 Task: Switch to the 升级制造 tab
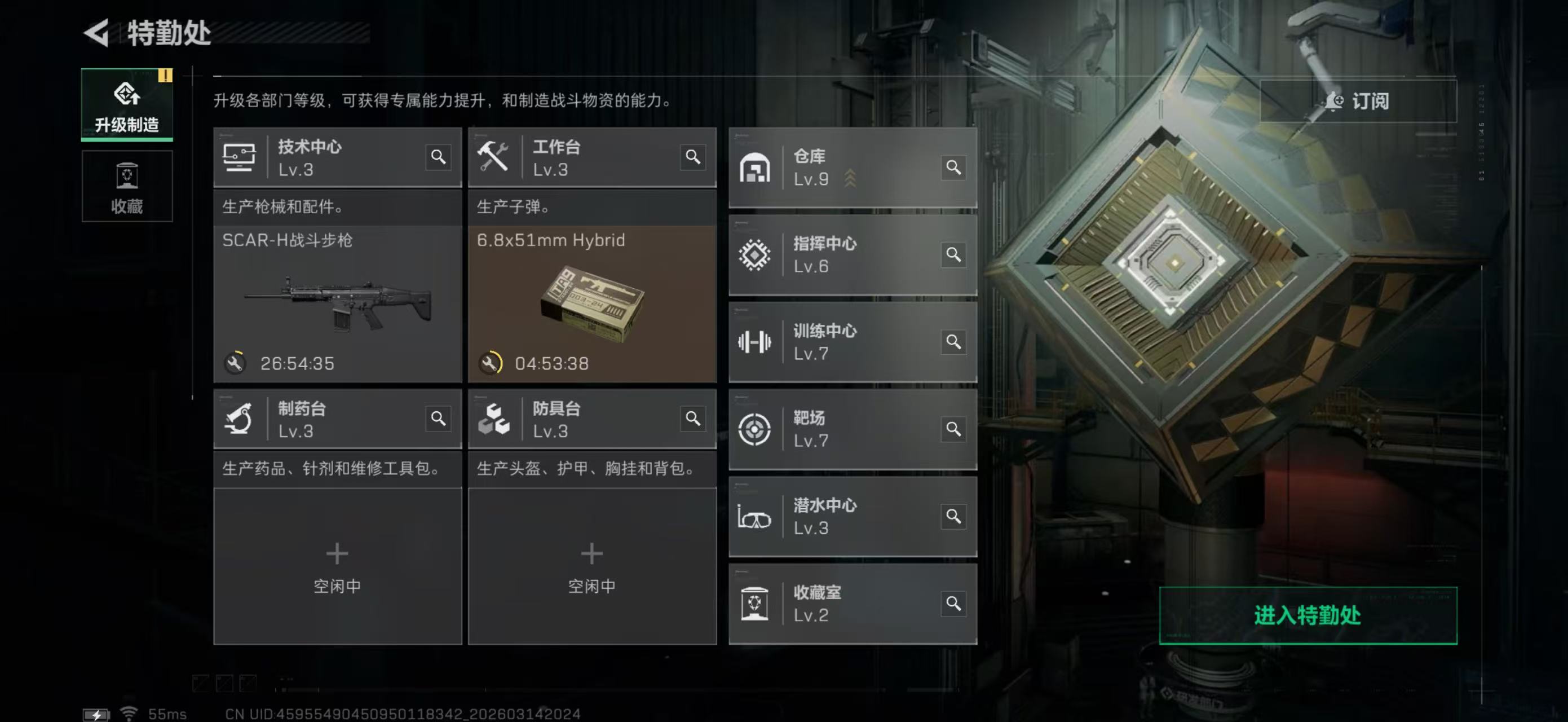tap(127, 104)
